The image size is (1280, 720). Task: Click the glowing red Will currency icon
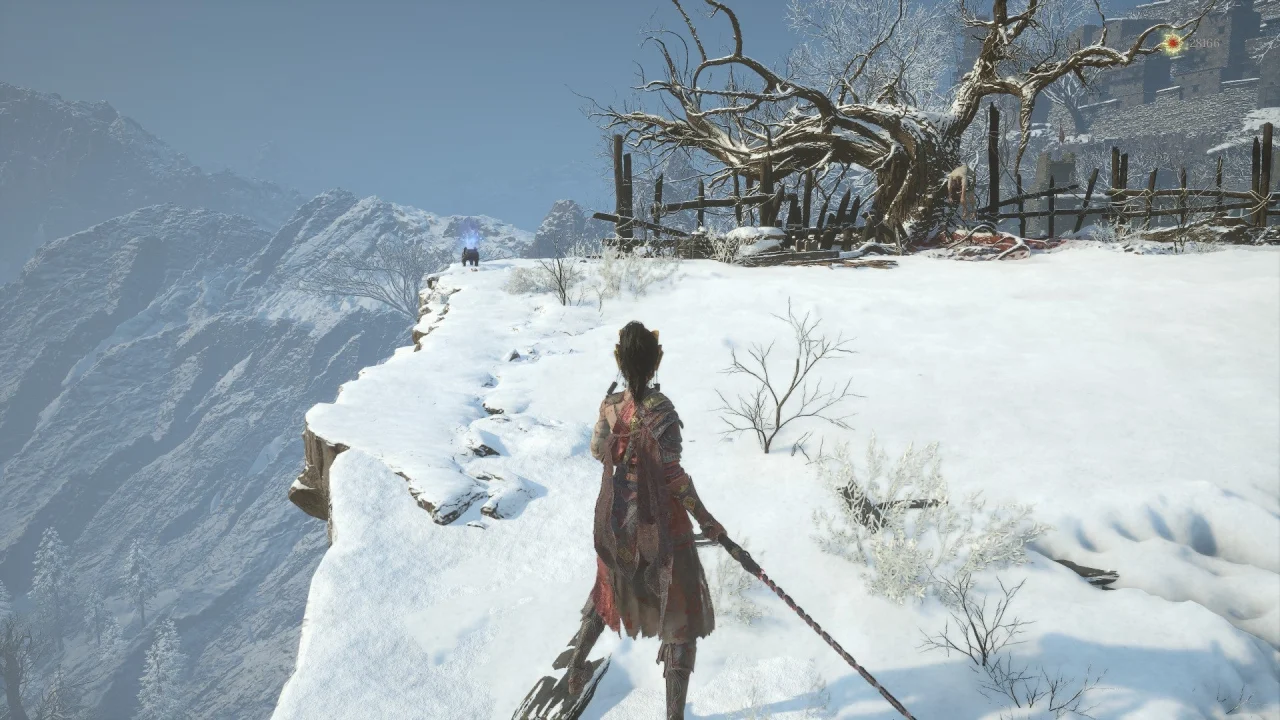point(1171,43)
